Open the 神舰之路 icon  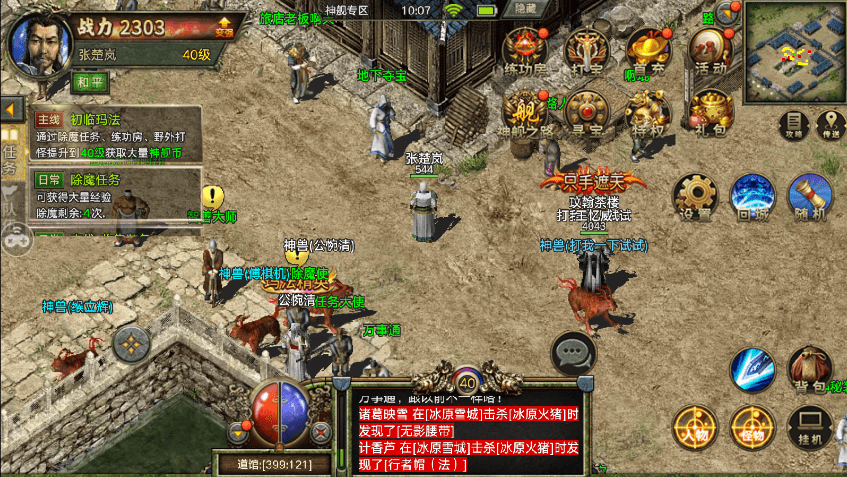tap(525, 110)
